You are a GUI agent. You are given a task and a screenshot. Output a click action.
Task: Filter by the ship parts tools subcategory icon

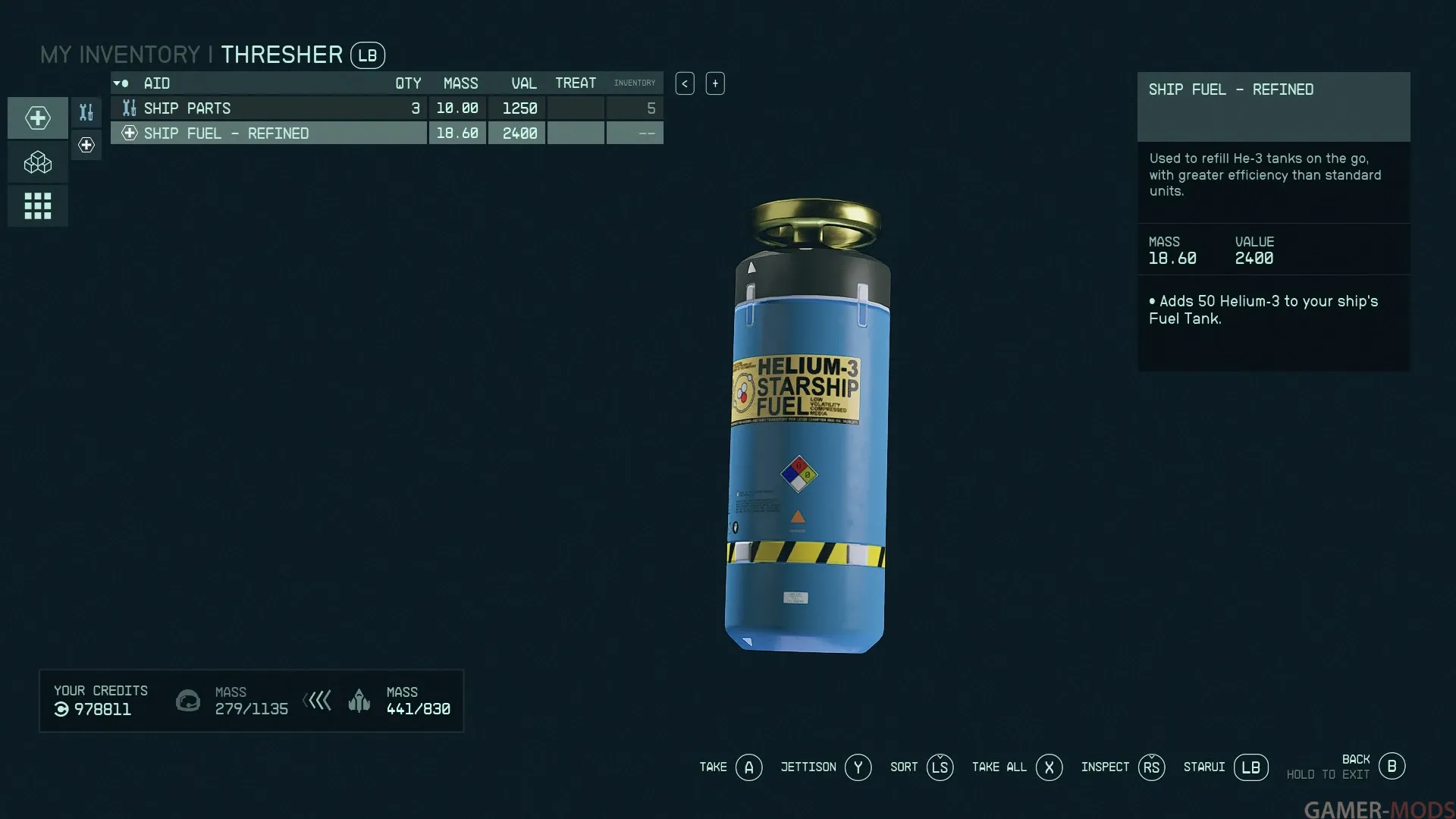coord(86,112)
